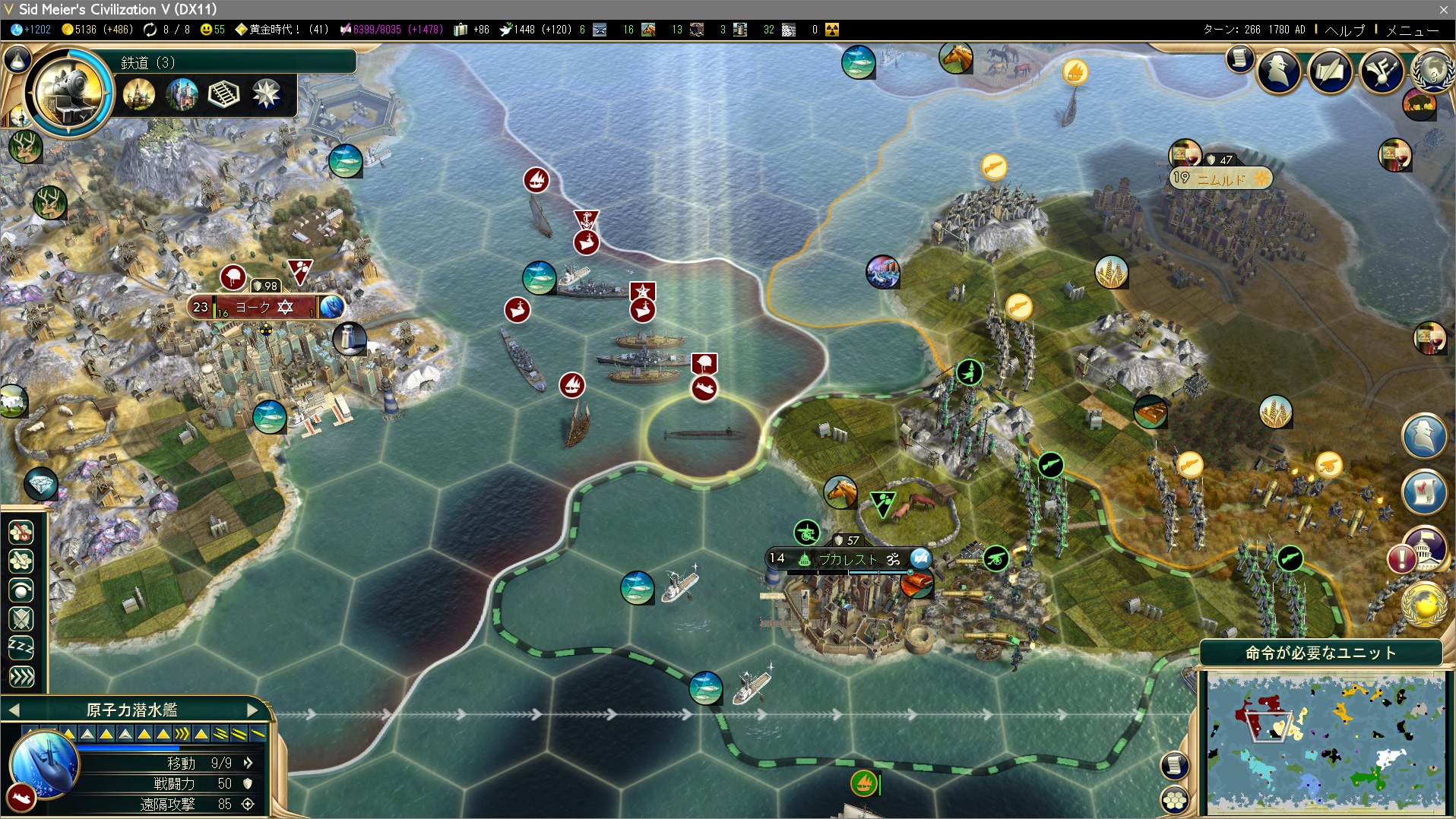The image size is (1456, 819).
Task: Activate the rebase arrow-over-sphere unit action
Action: (21, 590)
